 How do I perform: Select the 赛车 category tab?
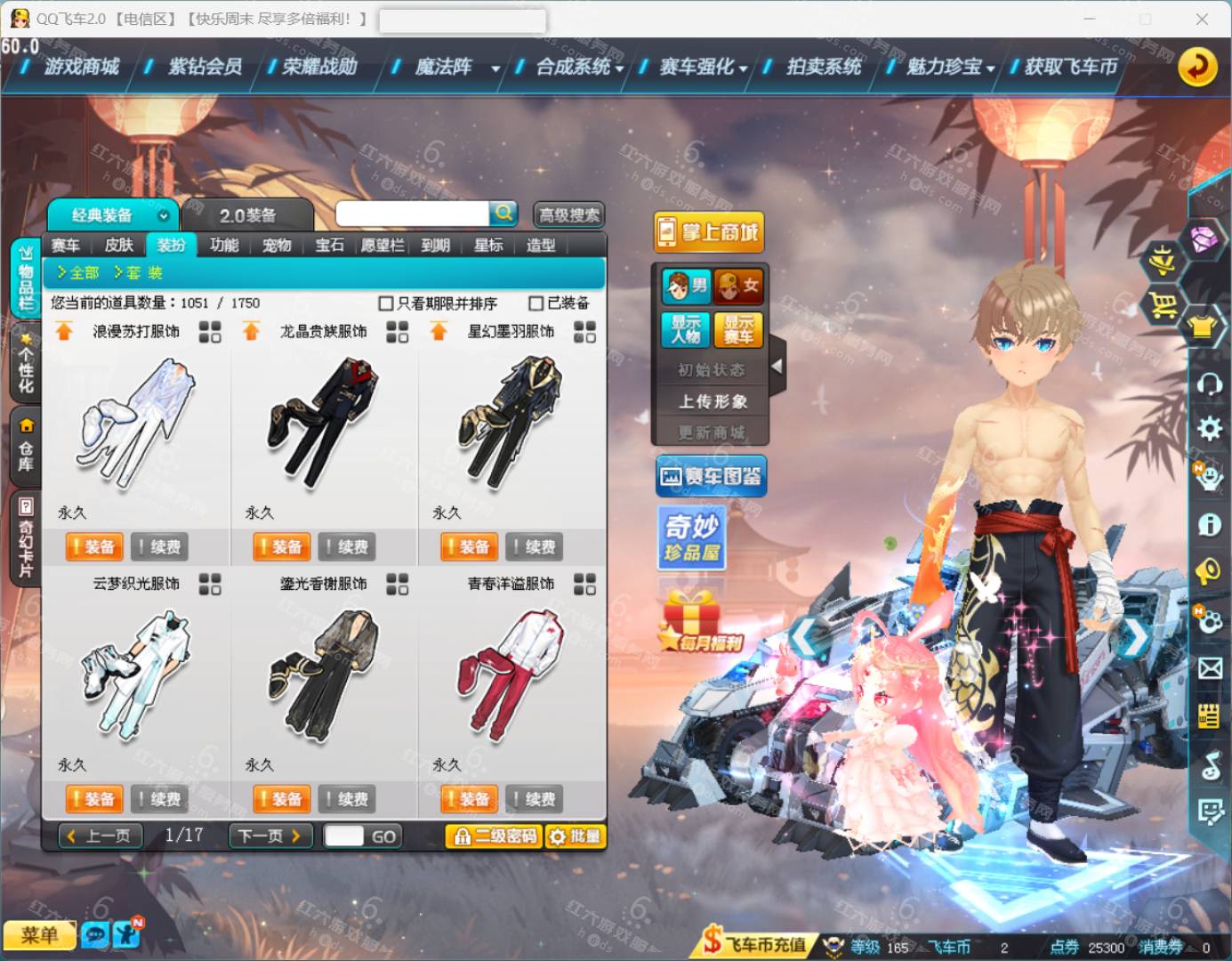pyautogui.click(x=65, y=246)
